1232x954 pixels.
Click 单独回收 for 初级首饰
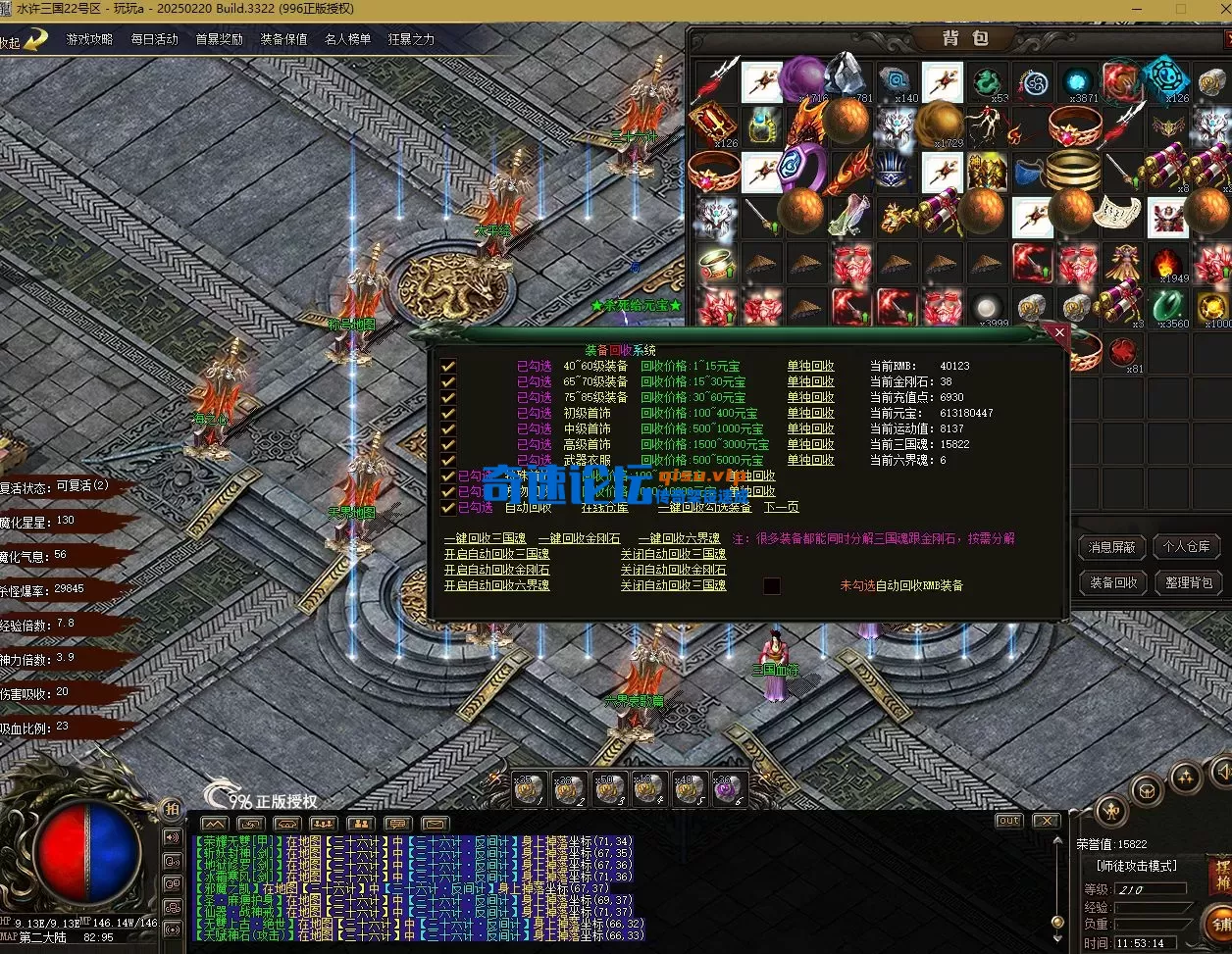pyautogui.click(x=810, y=414)
